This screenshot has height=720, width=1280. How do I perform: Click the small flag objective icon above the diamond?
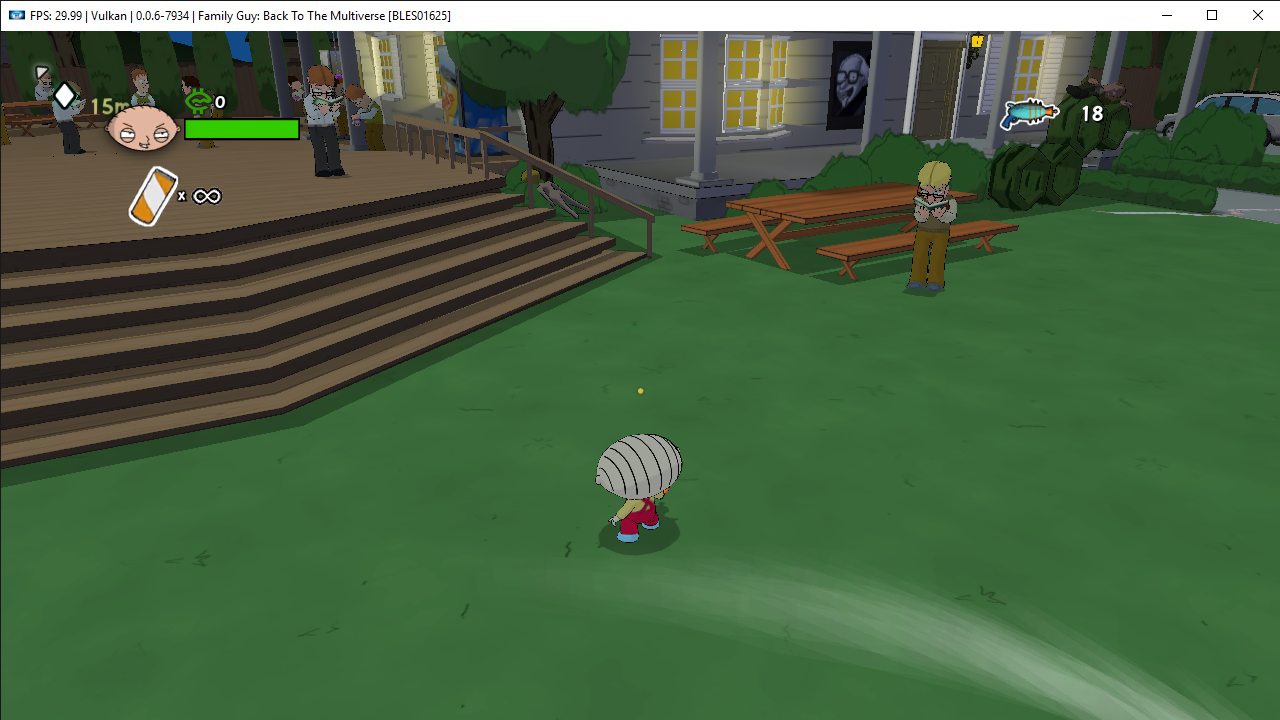coord(41,72)
